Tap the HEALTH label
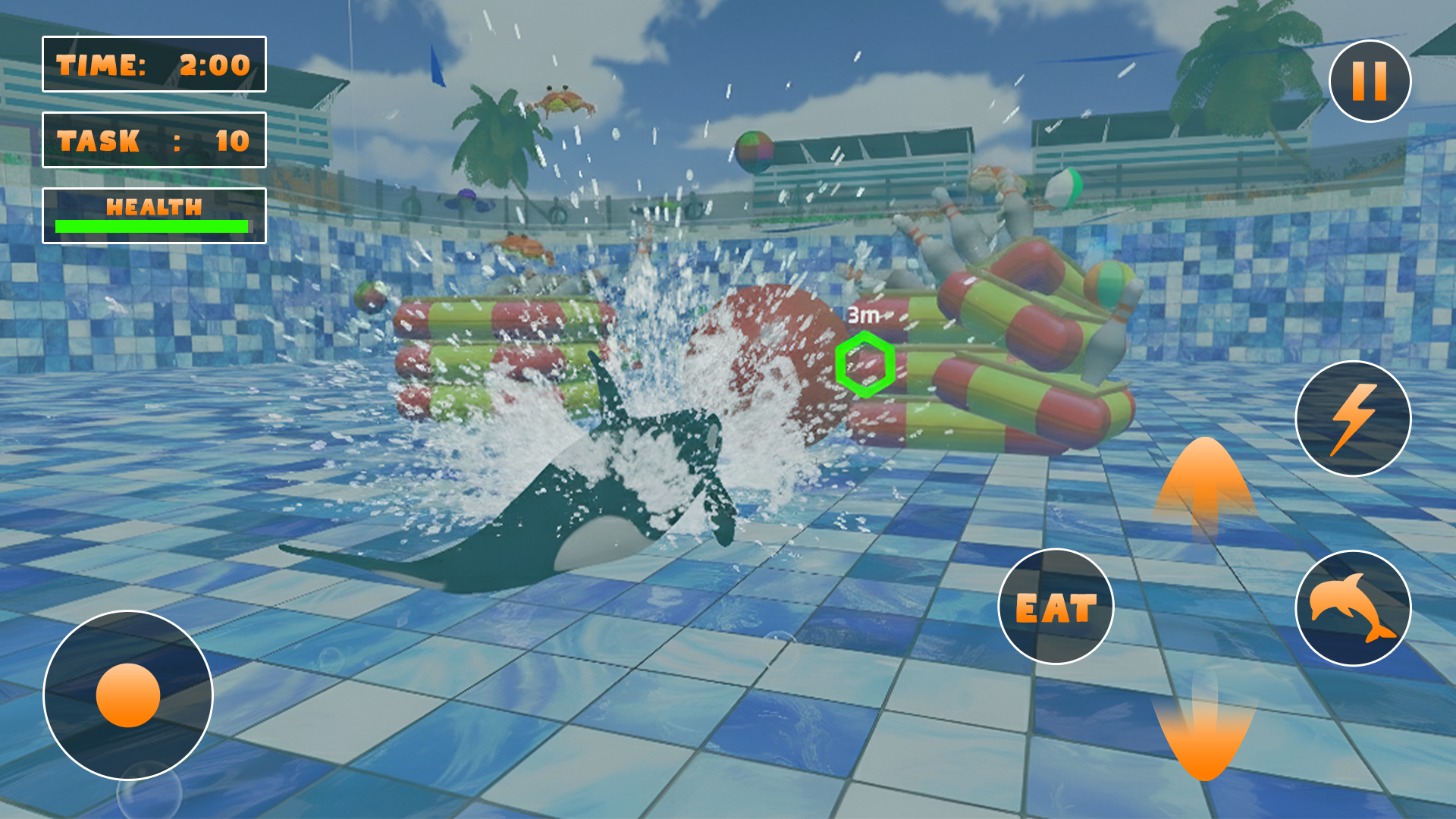 pyautogui.click(x=155, y=205)
